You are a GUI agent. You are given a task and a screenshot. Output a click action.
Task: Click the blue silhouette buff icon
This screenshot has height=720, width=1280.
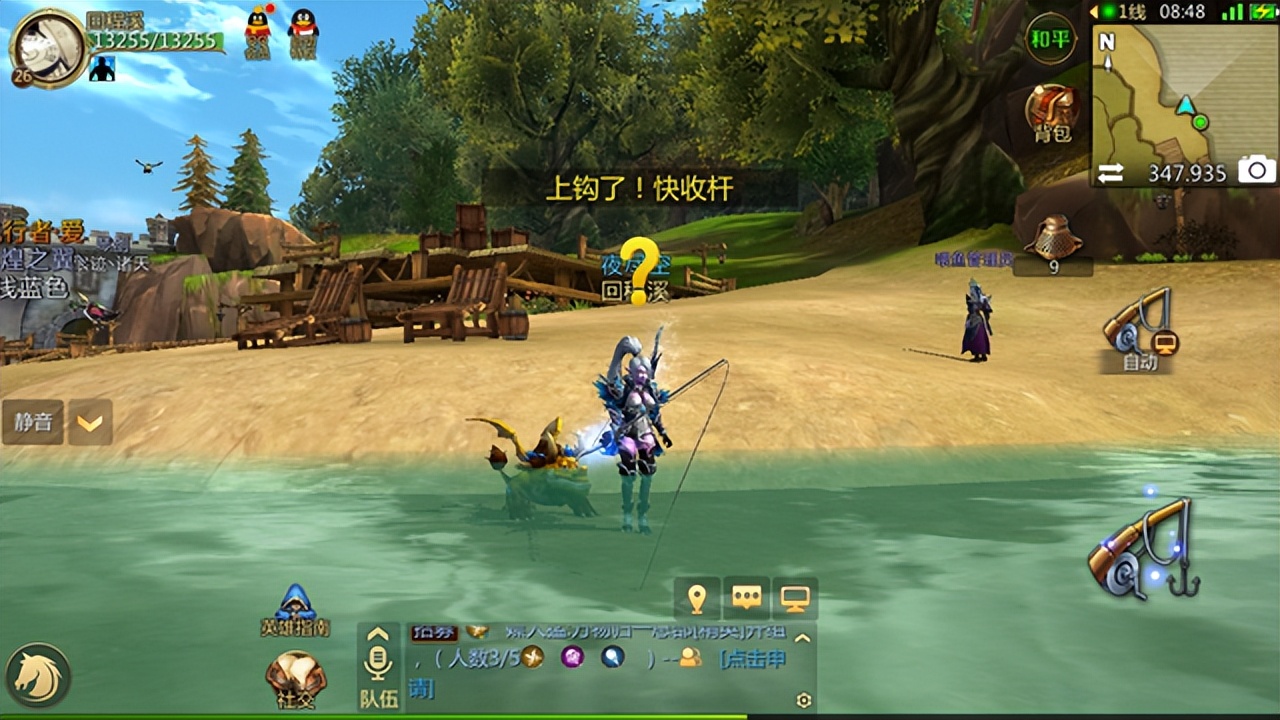pyautogui.click(x=102, y=68)
